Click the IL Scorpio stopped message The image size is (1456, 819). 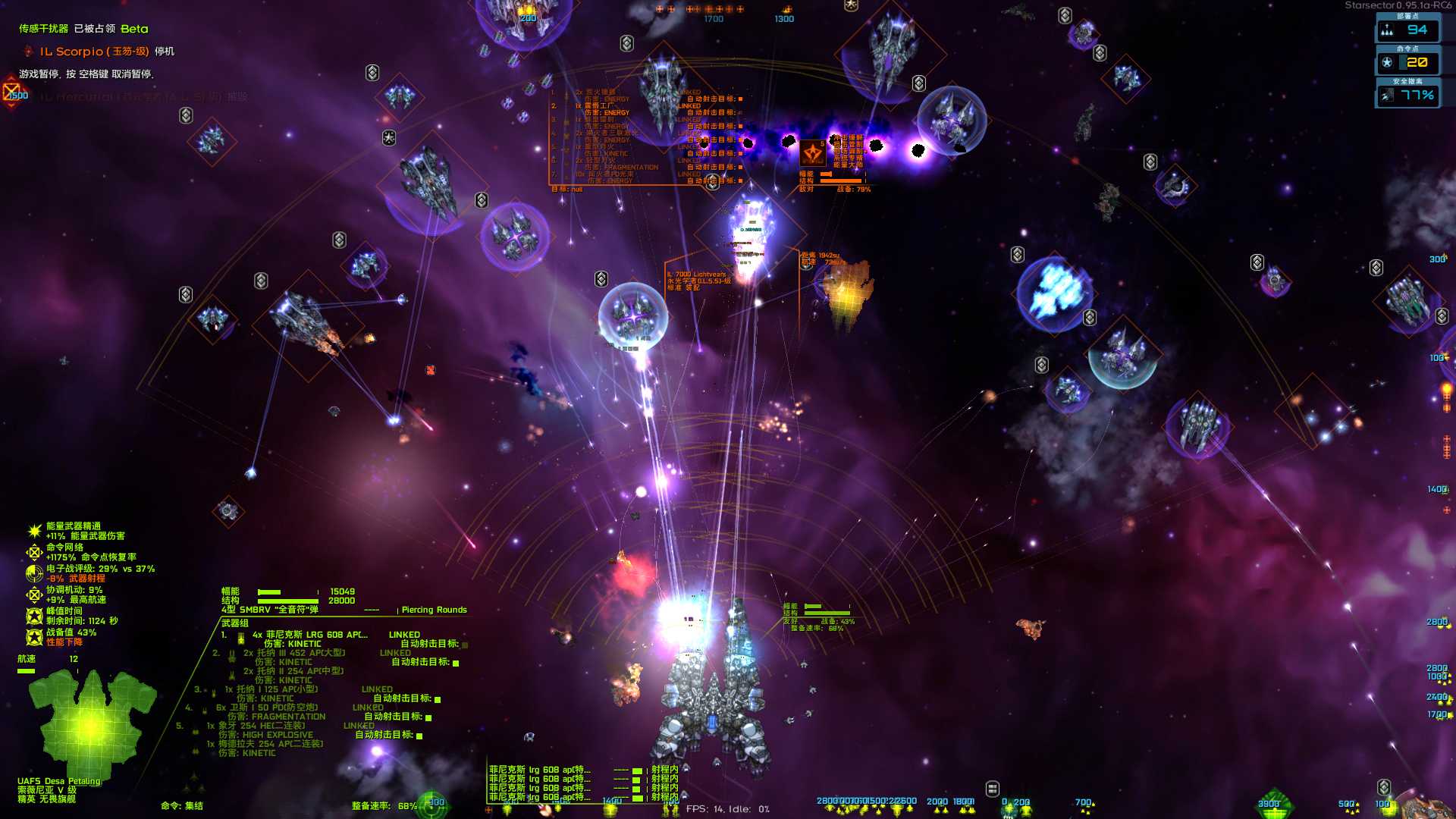click(99, 52)
